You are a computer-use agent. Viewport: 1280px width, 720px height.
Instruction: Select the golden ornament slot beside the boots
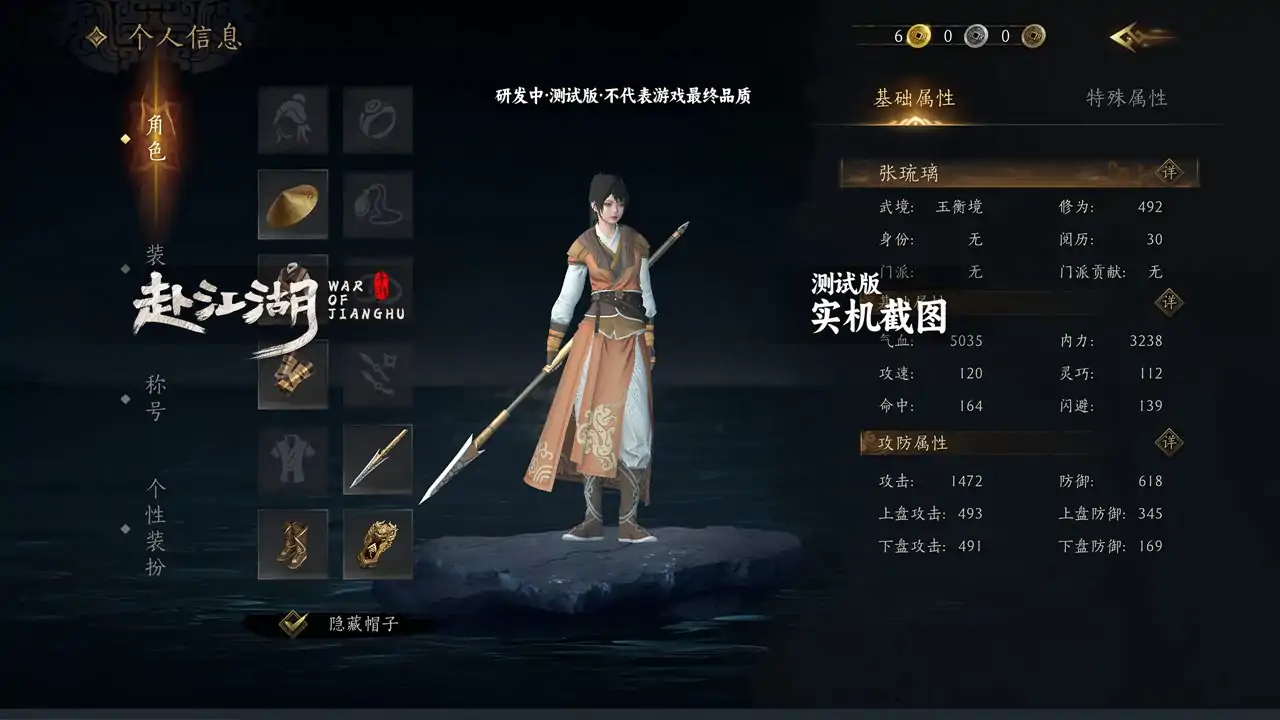378,544
